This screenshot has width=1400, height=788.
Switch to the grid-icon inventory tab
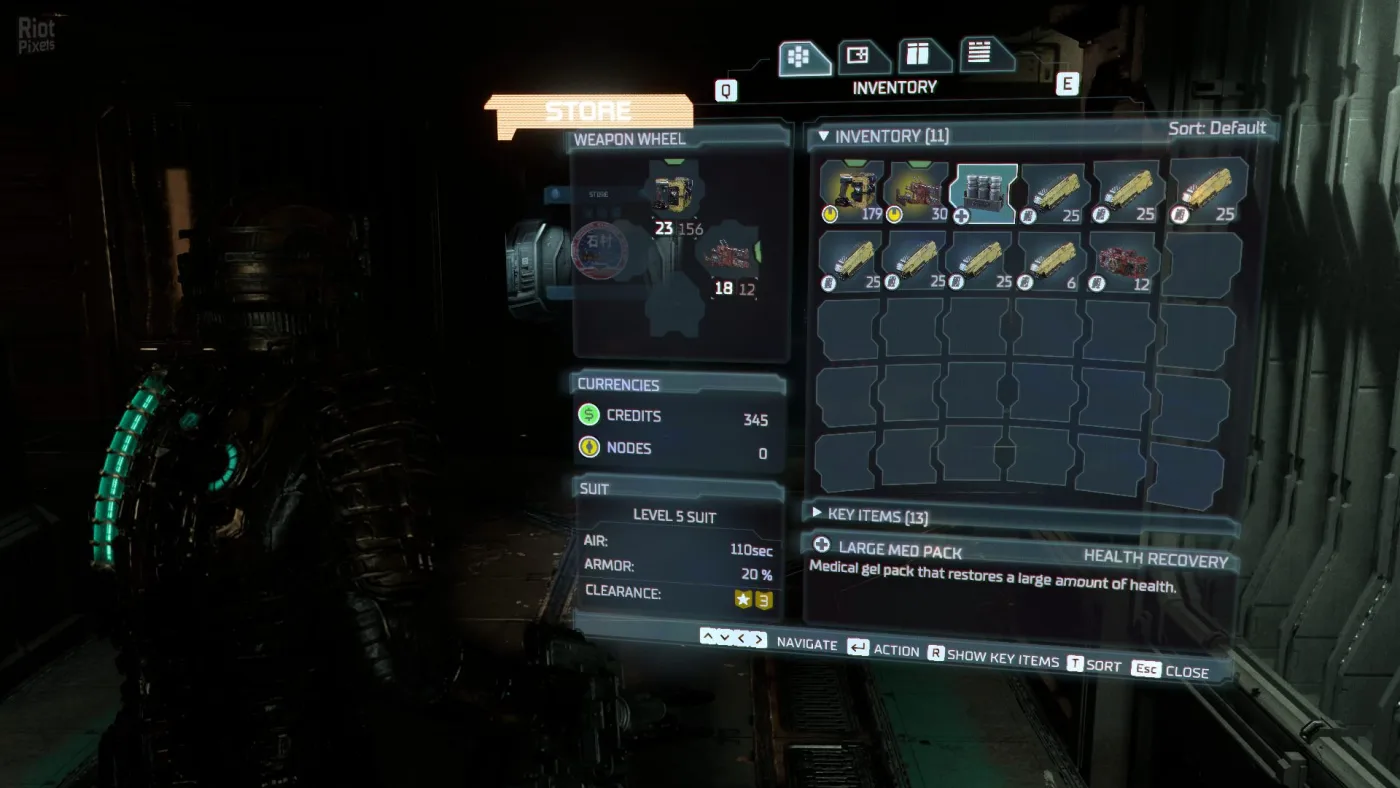pos(803,58)
